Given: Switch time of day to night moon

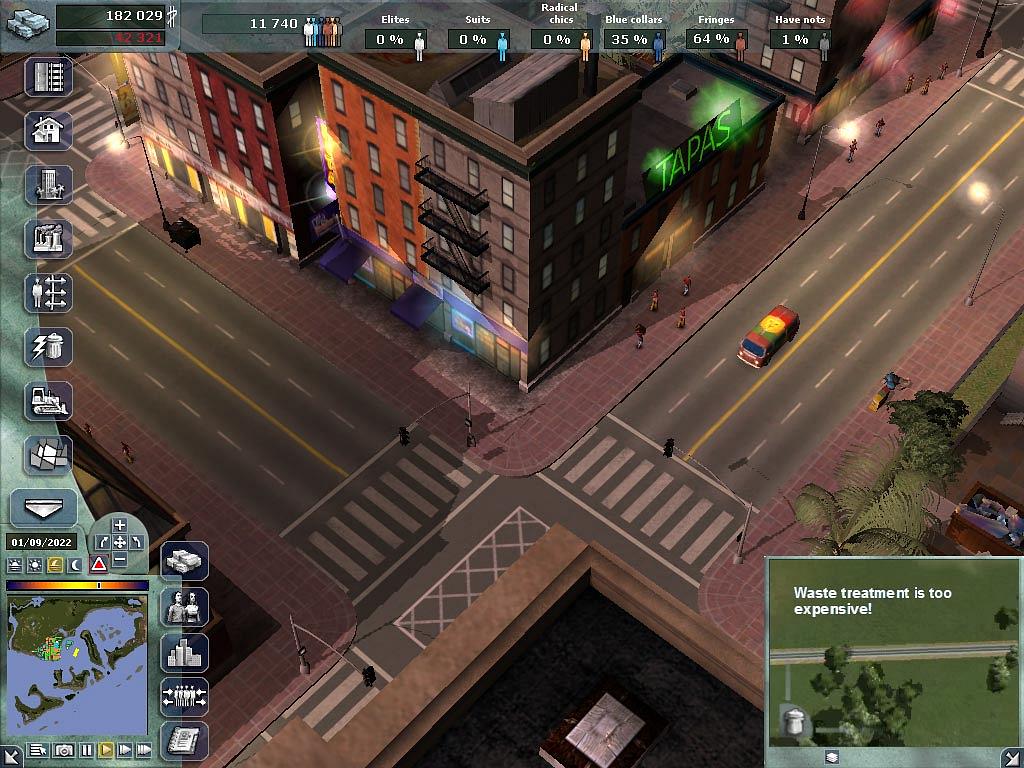Looking at the screenshot, I should (x=75, y=564).
